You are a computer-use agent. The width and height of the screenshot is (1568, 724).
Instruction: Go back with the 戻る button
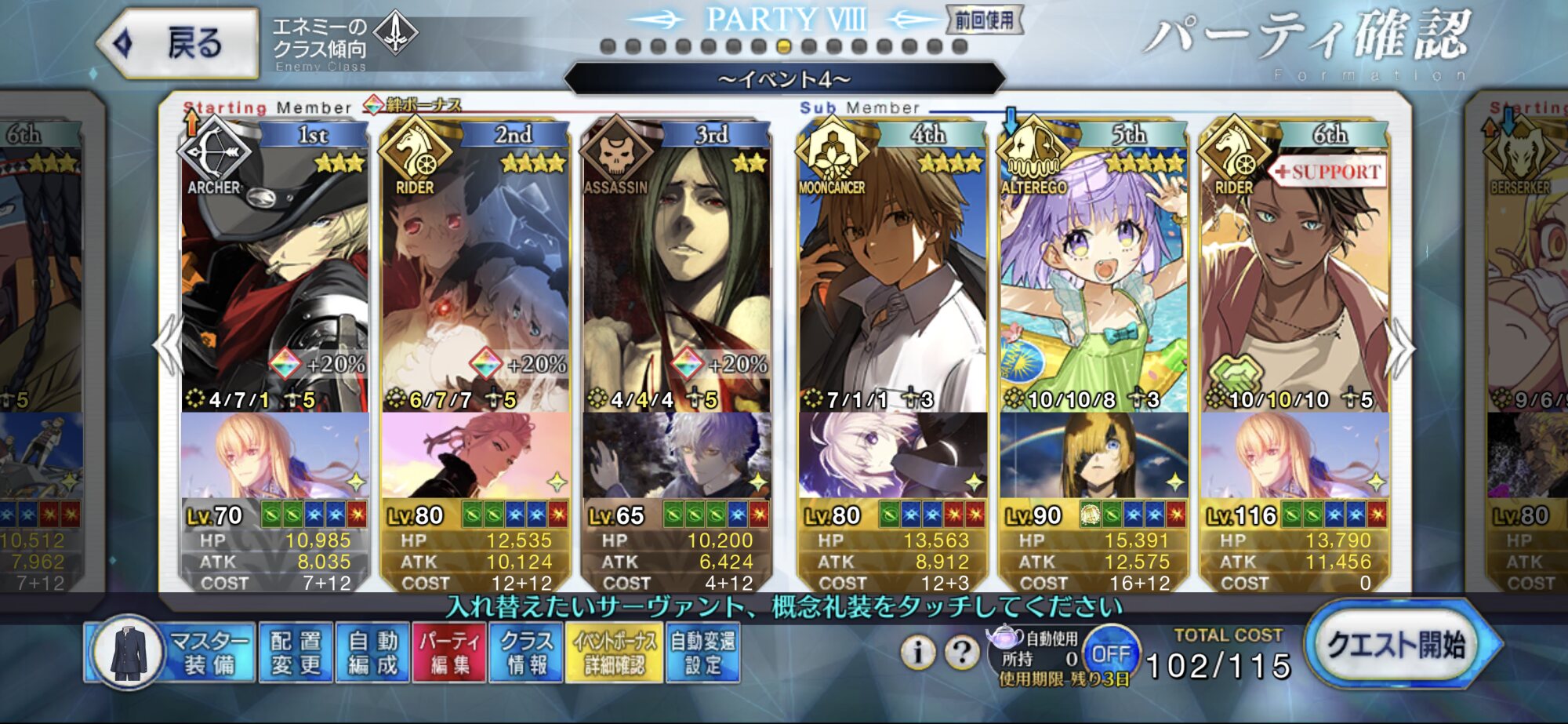(180, 43)
